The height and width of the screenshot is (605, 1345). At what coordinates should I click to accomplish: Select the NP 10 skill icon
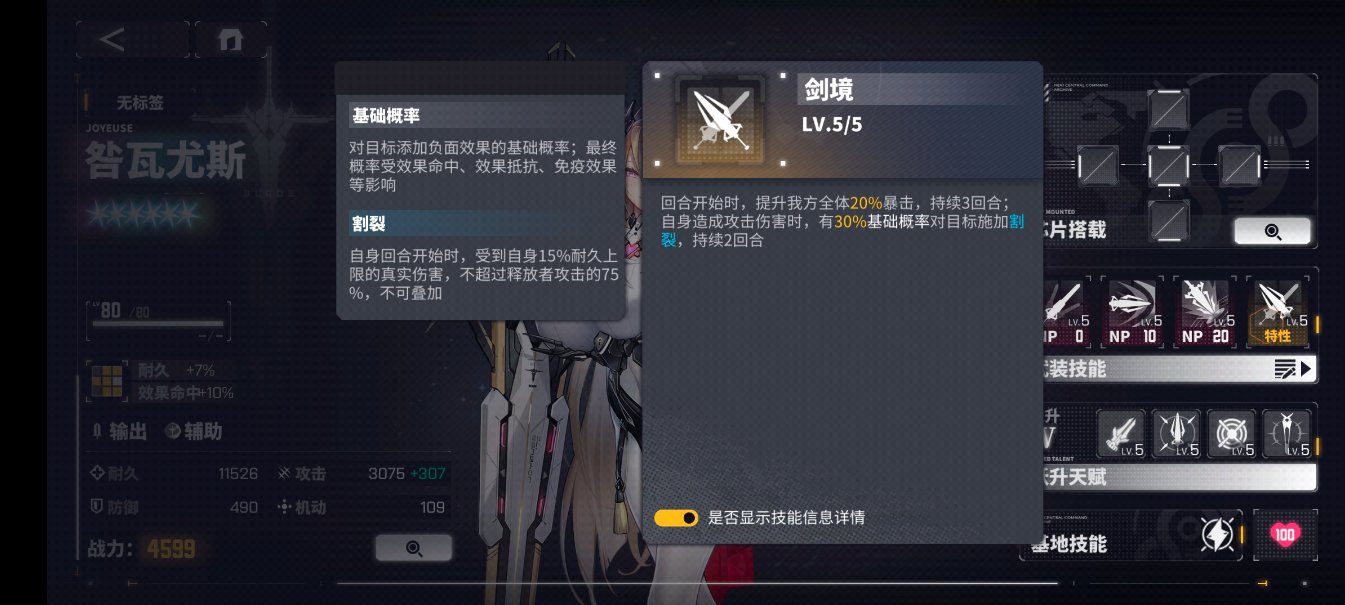click(1133, 311)
